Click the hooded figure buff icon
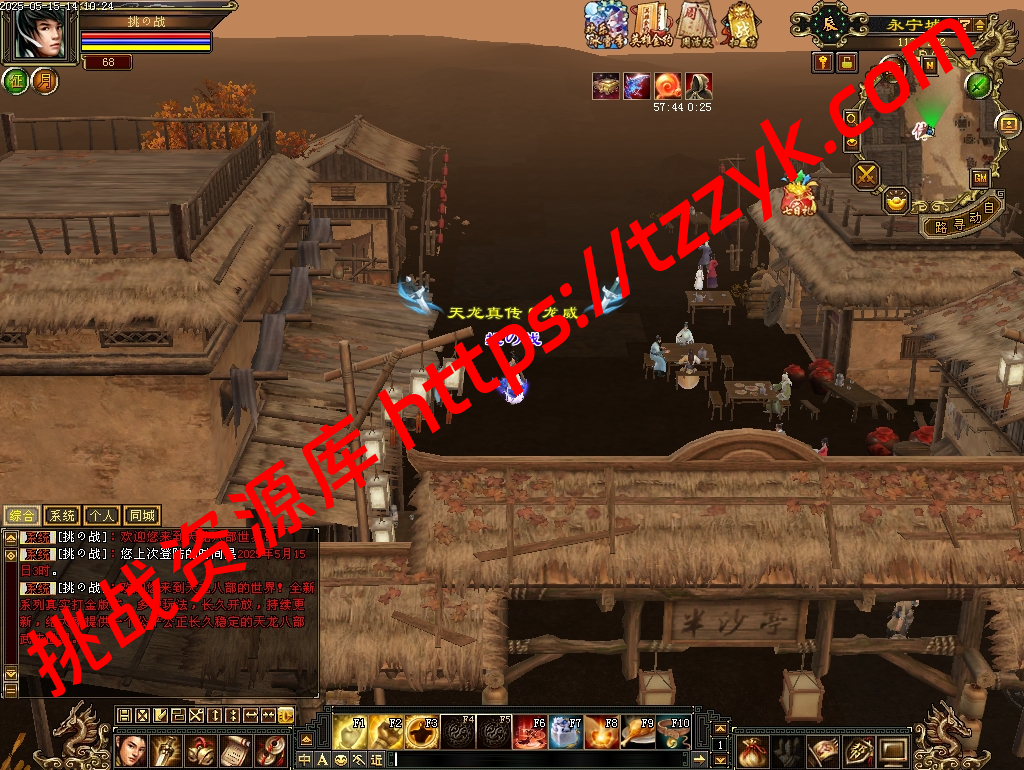Image resolution: width=1024 pixels, height=770 pixels. [699, 86]
